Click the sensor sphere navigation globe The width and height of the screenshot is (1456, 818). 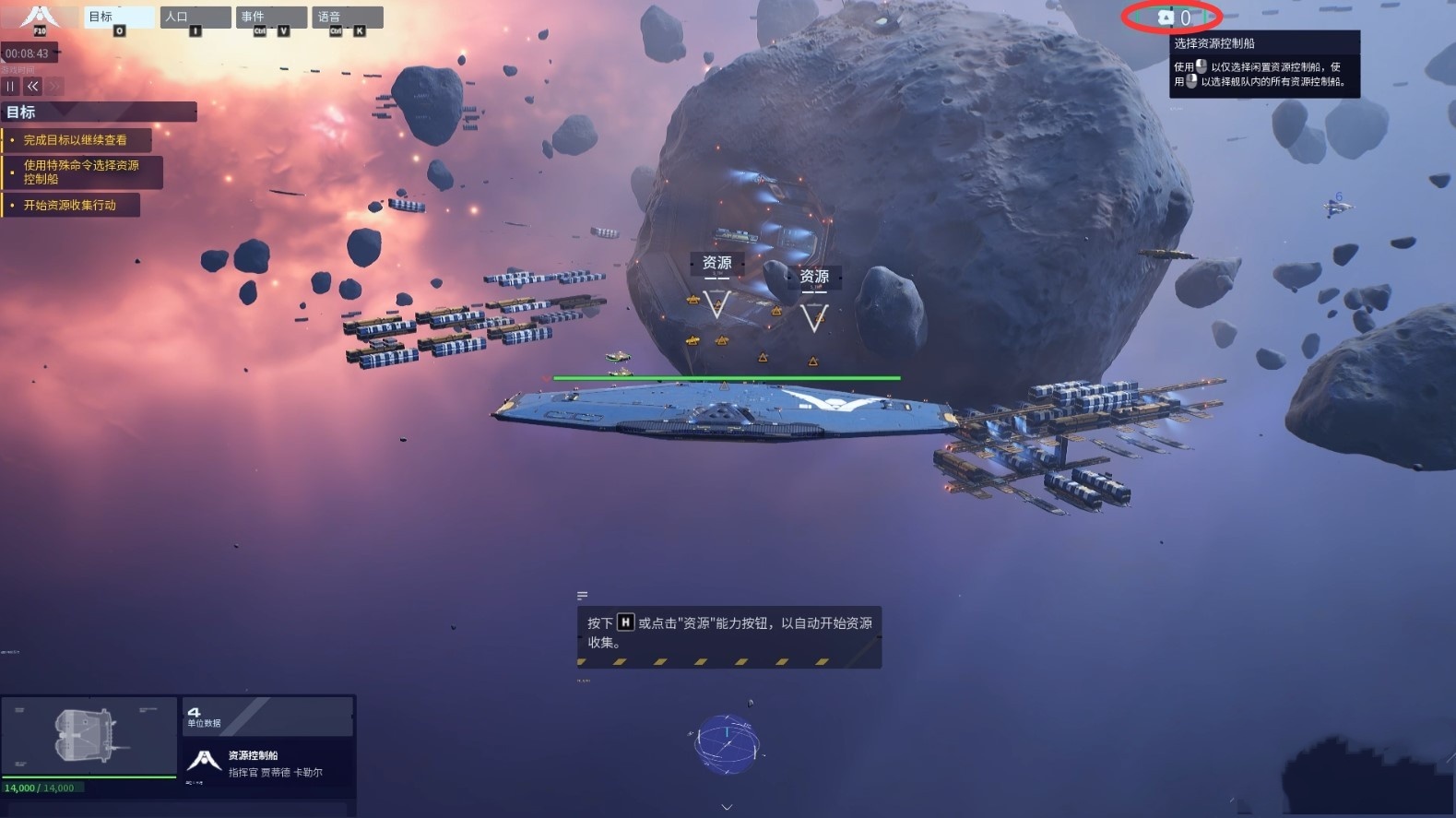pos(727,743)
